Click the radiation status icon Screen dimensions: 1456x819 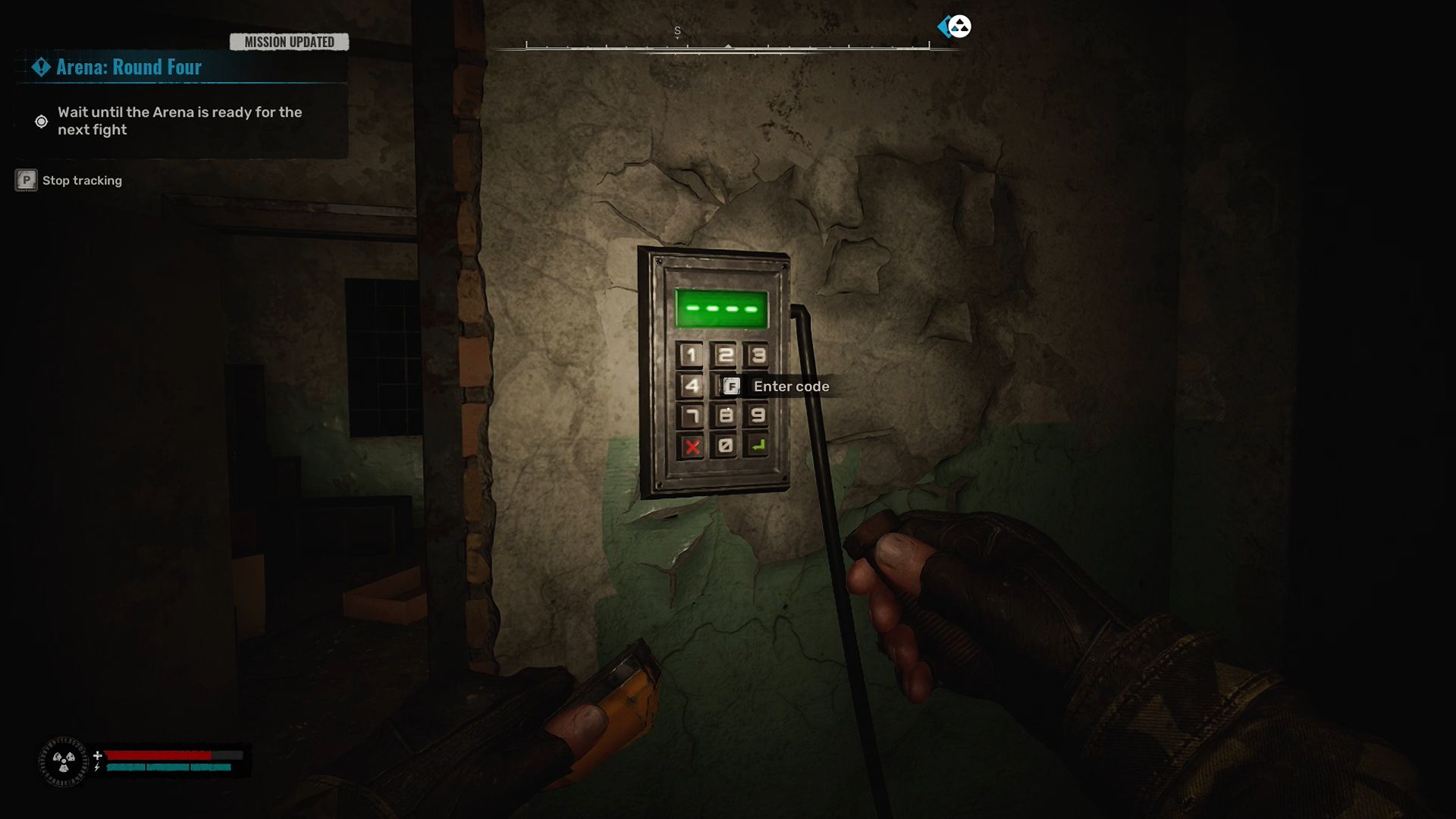coord(64,761)
